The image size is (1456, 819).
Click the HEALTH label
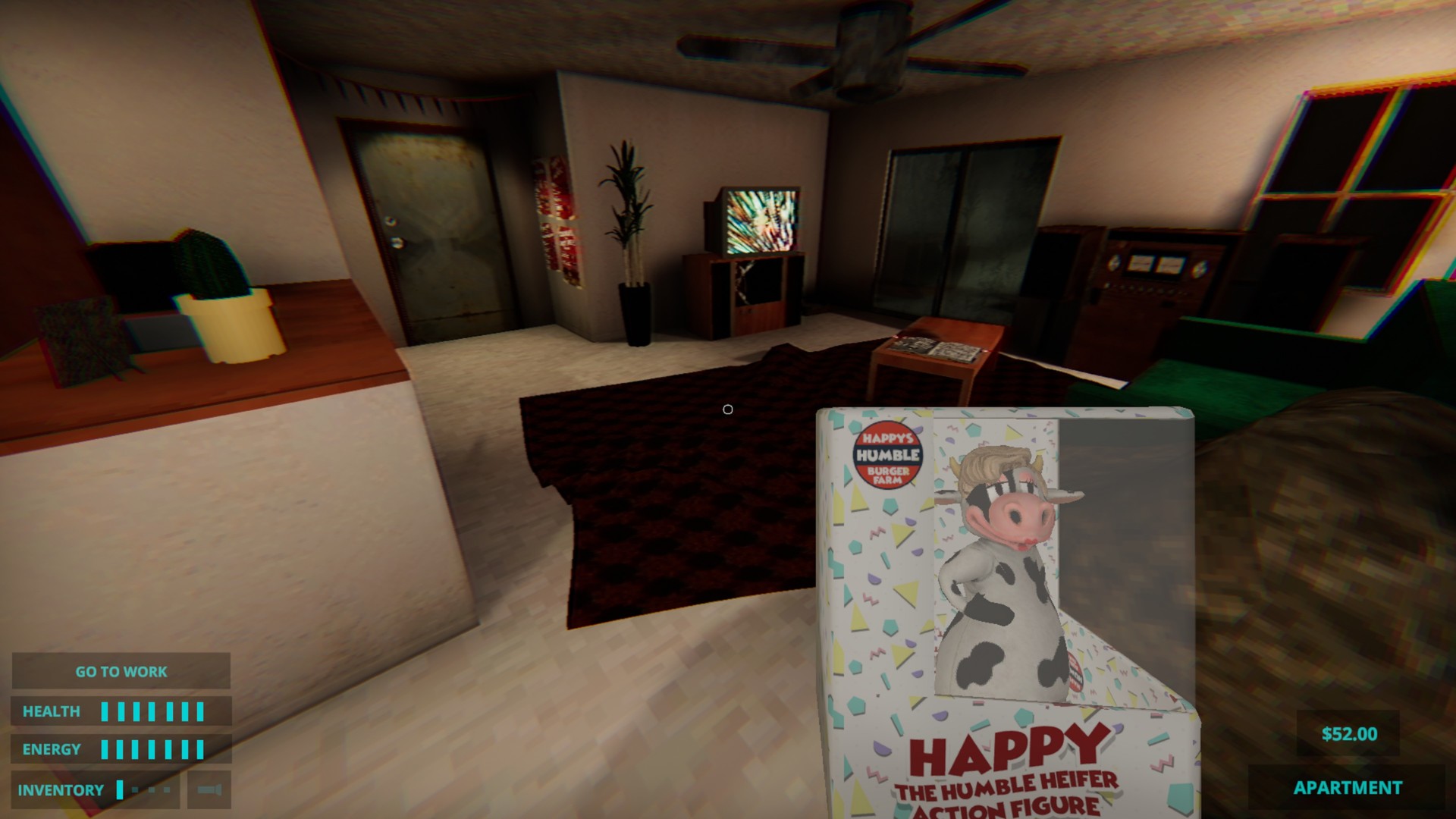click(52, 711)
